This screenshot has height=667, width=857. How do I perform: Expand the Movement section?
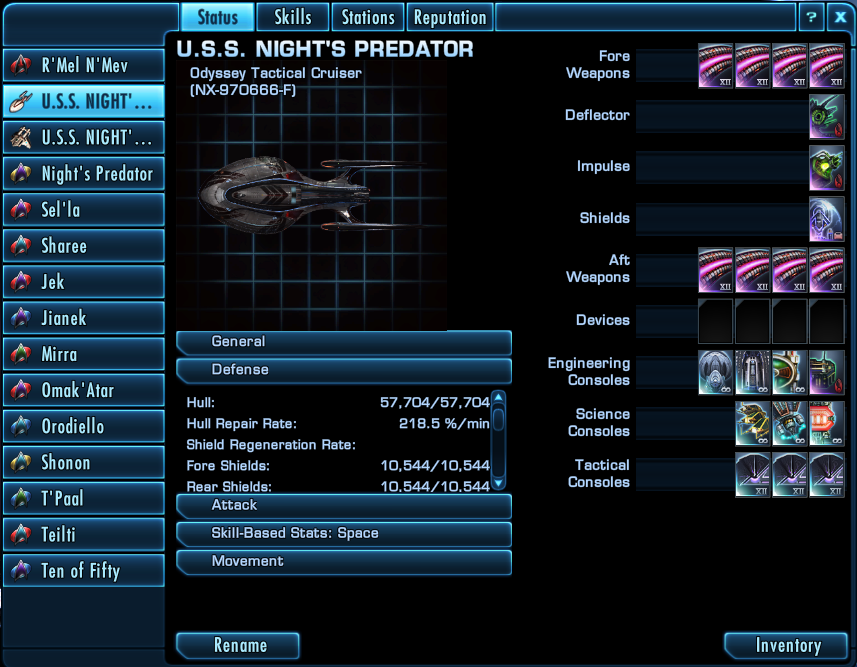(x=343, y=562)
